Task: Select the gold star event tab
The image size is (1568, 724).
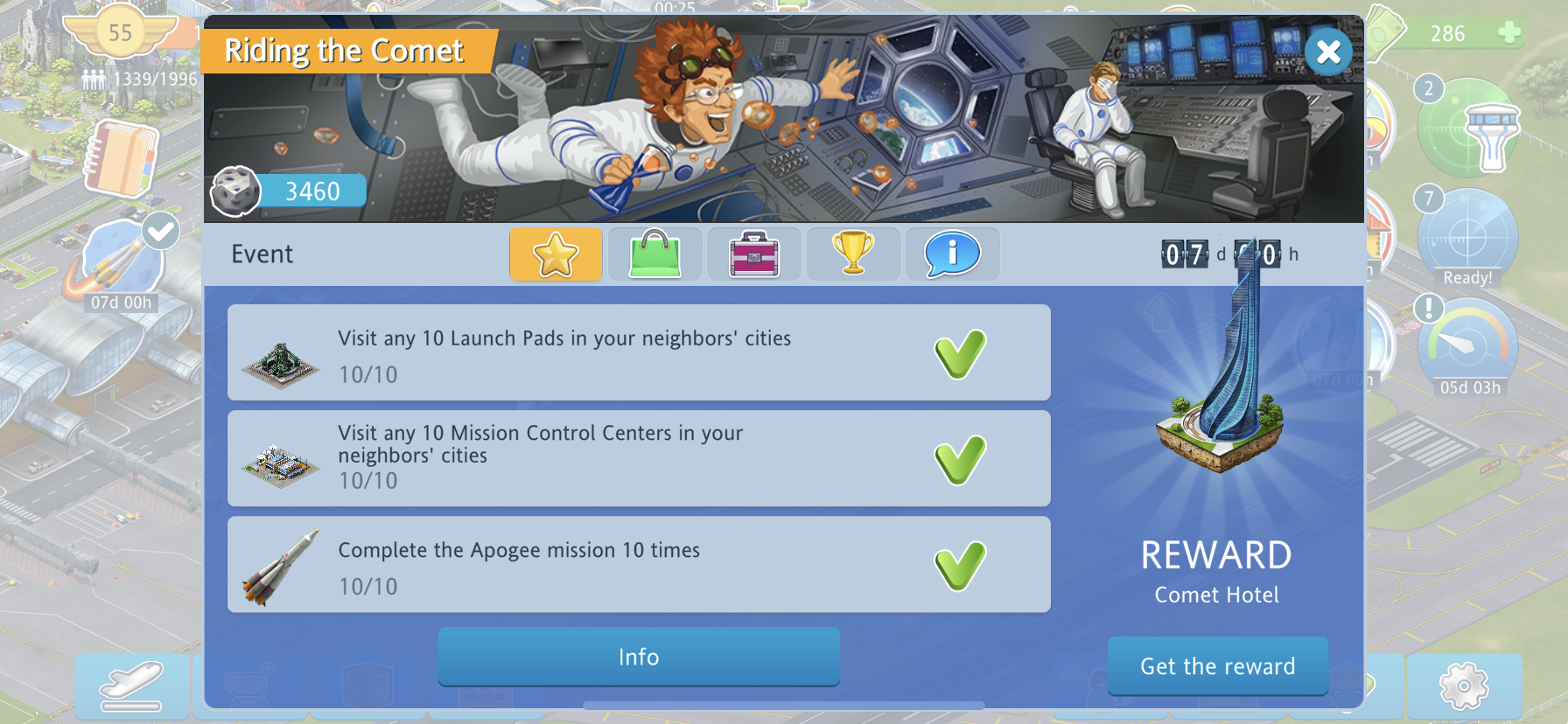Action: click(x=556, y=254)
